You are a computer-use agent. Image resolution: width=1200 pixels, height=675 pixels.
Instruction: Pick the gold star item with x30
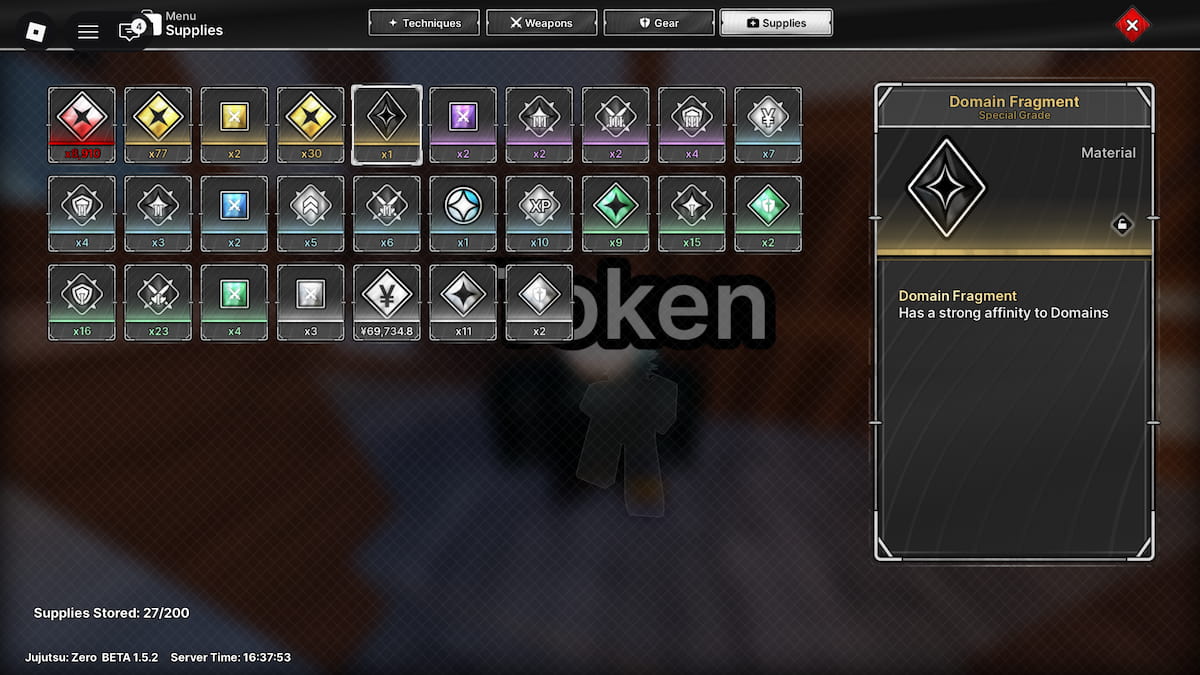310,124
